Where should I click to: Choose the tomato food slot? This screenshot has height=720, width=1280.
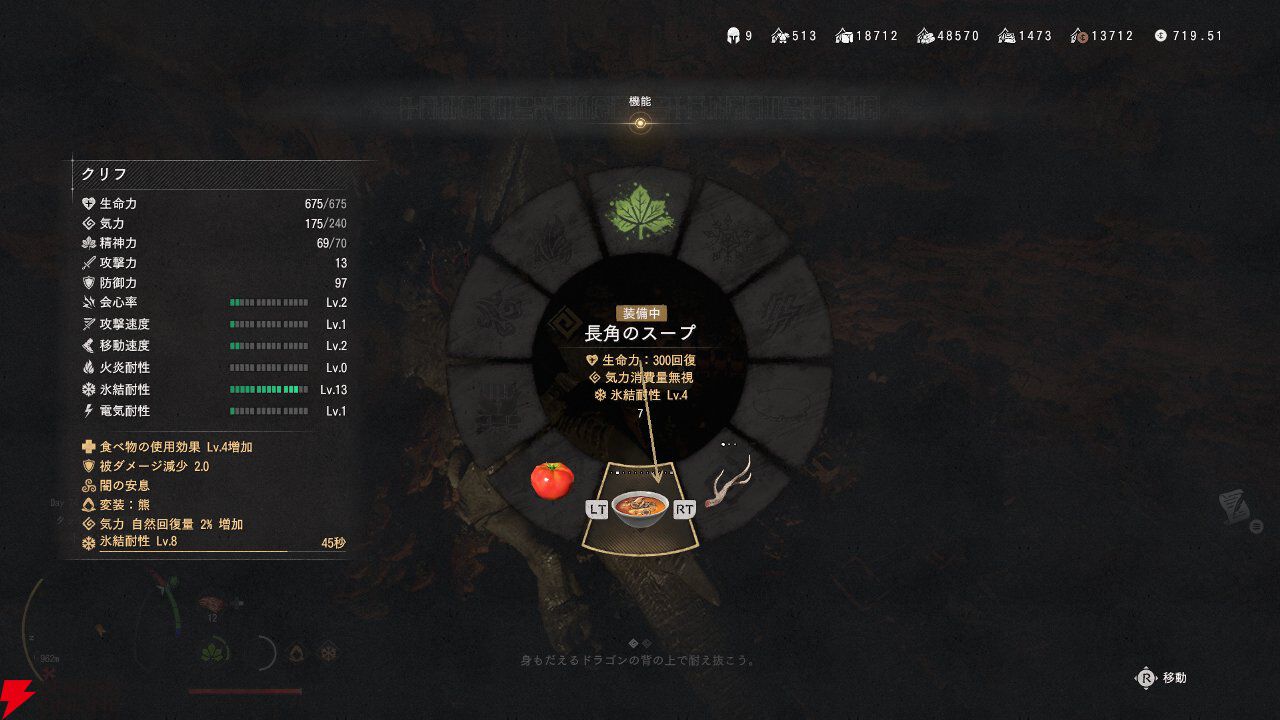point(552,481)
